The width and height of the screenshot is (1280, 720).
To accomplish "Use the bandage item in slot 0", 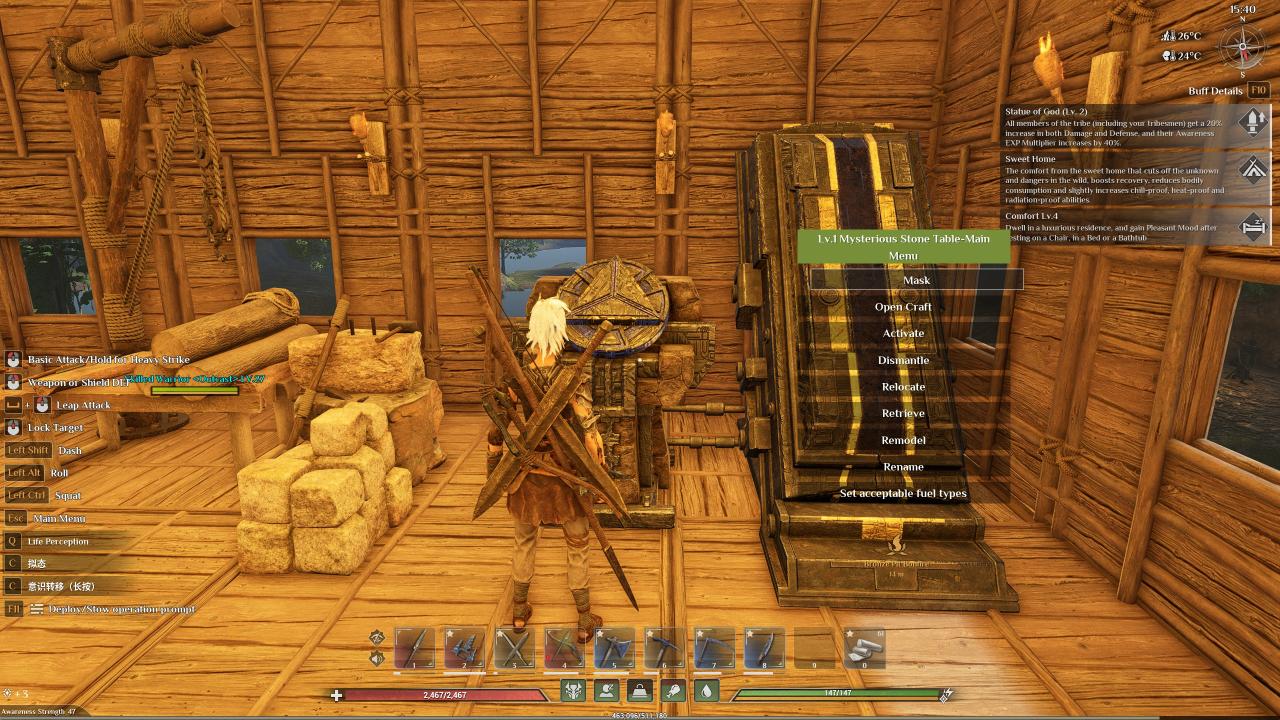I will pos(864,648).
